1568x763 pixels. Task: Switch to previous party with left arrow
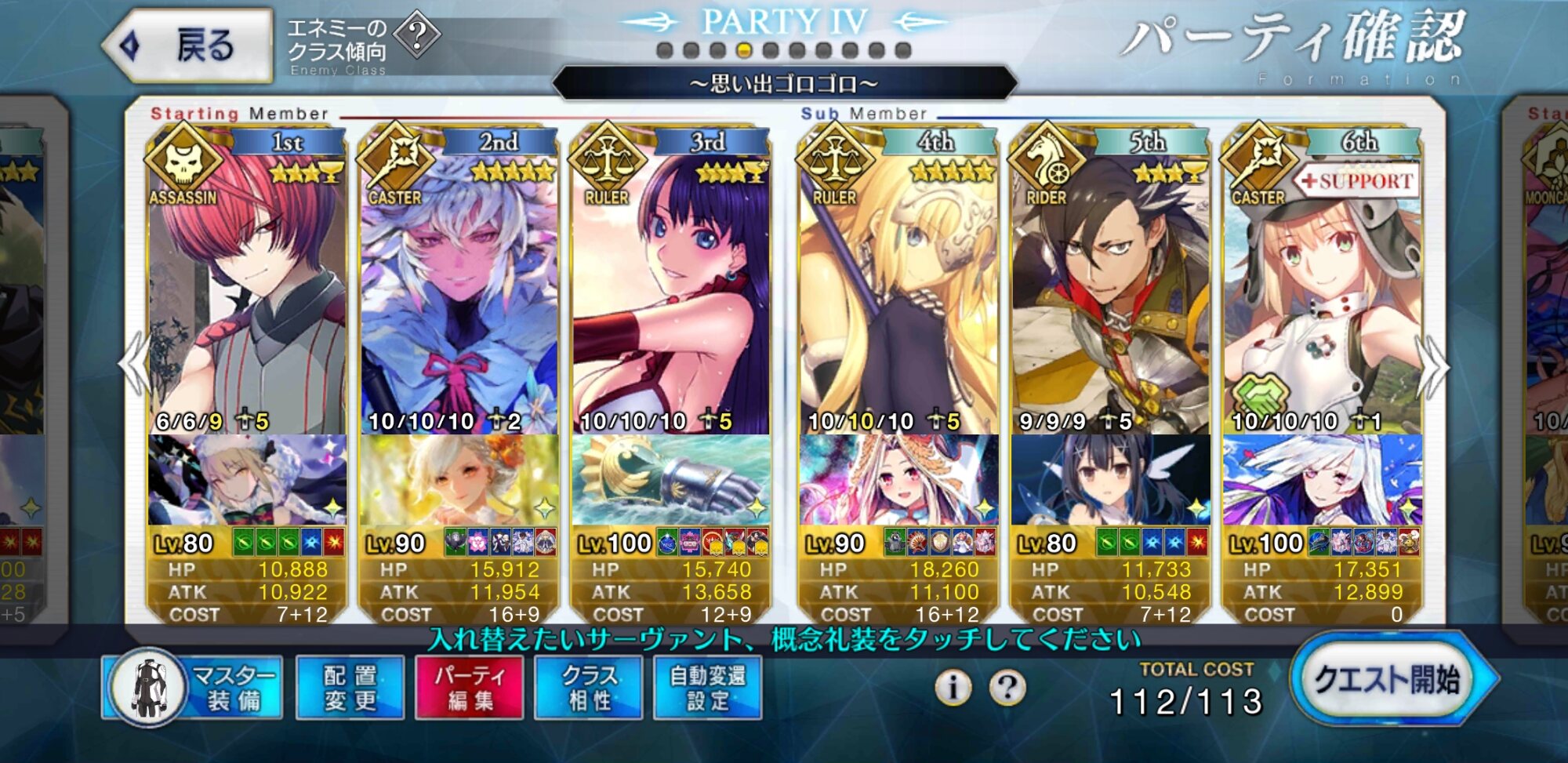coord(135,365)
